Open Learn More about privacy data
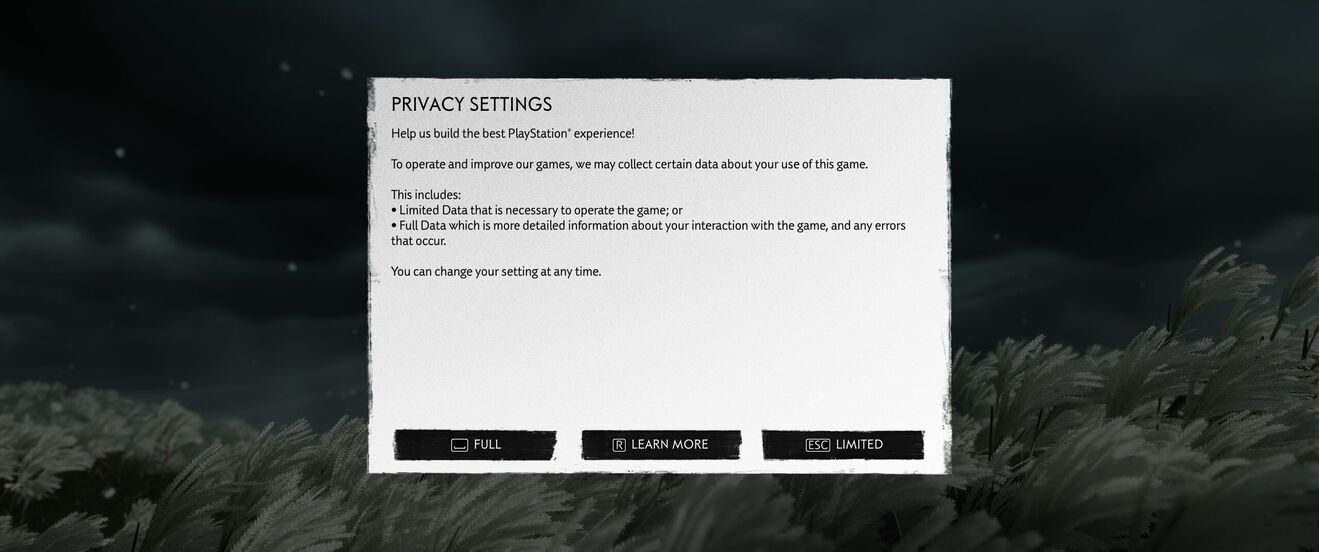1319x552 pixels. [x=661, y=445]
